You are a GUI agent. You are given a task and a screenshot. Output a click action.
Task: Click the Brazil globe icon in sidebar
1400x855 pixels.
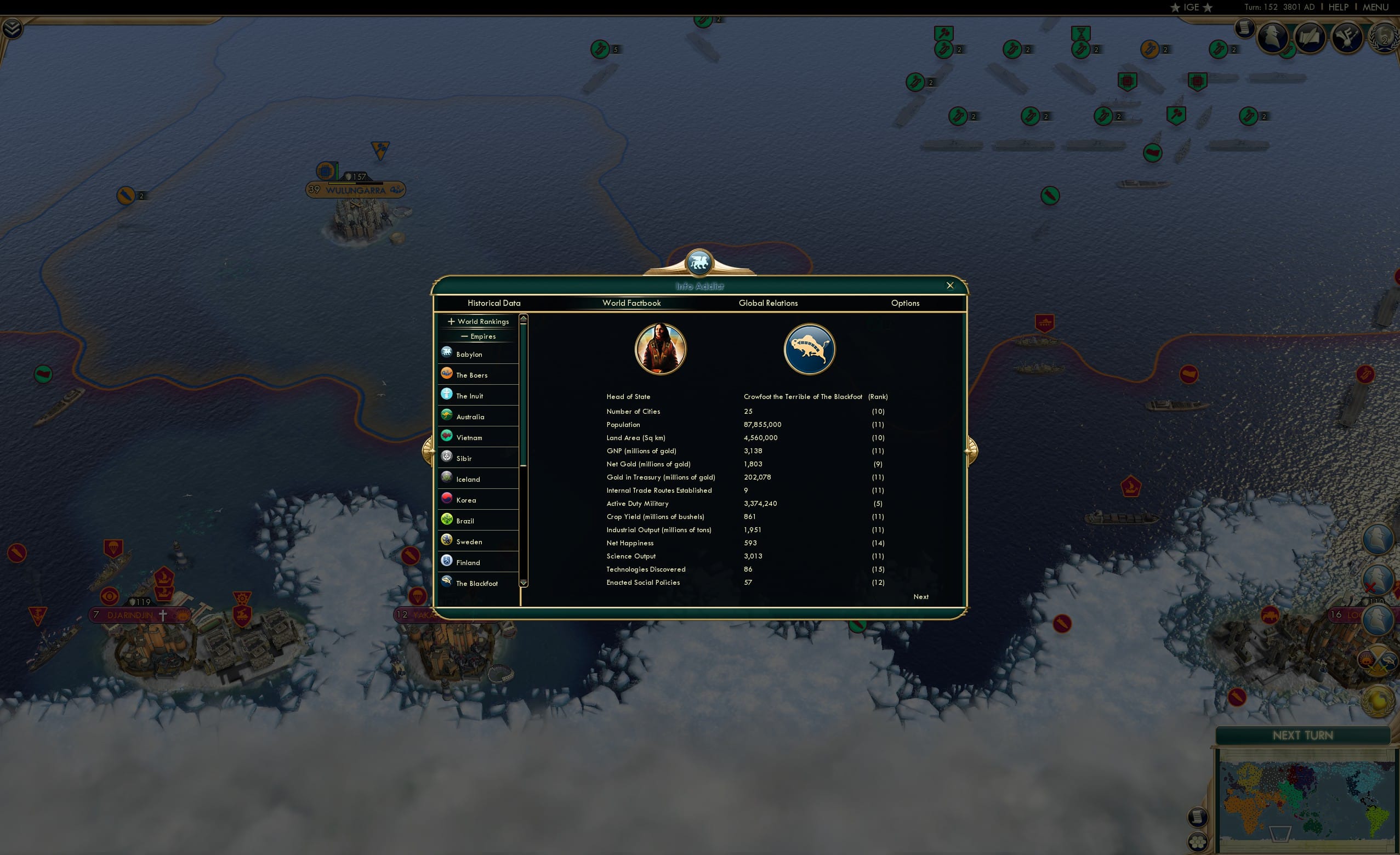[447, 518]
